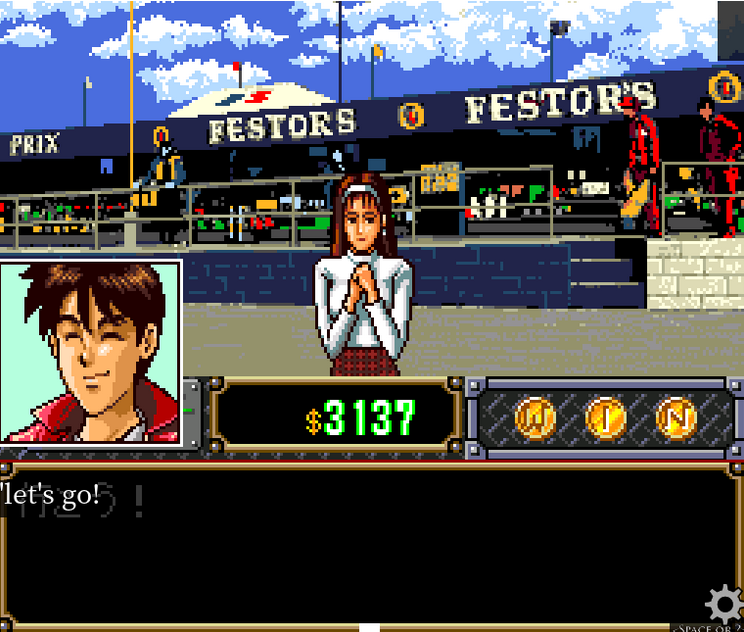This screenshot has height=632, width=744.
Task: Open settings with the gear icon
Action: 724,604
